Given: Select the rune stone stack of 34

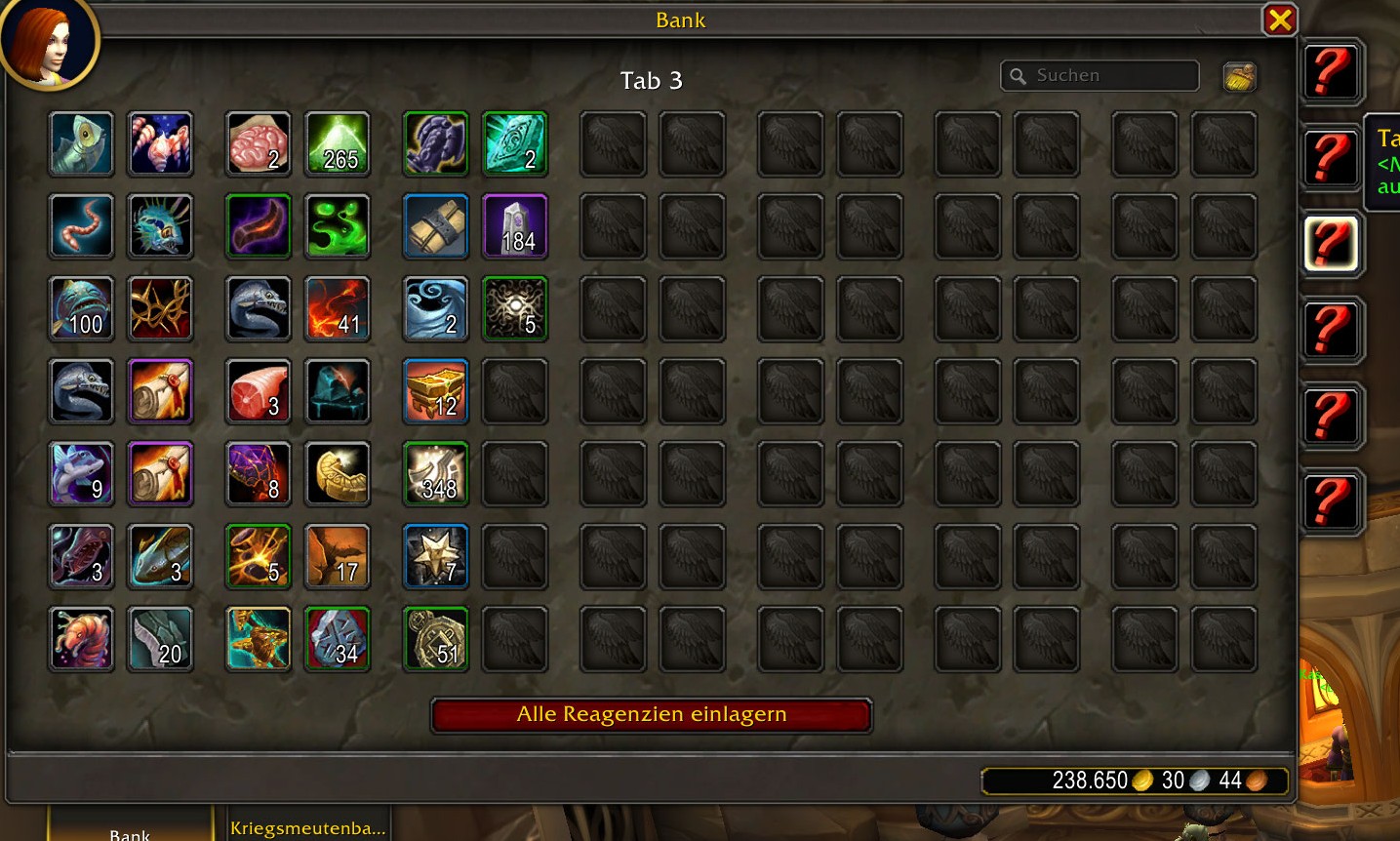Looking at the screenshot, I should (x=338, y=639).
